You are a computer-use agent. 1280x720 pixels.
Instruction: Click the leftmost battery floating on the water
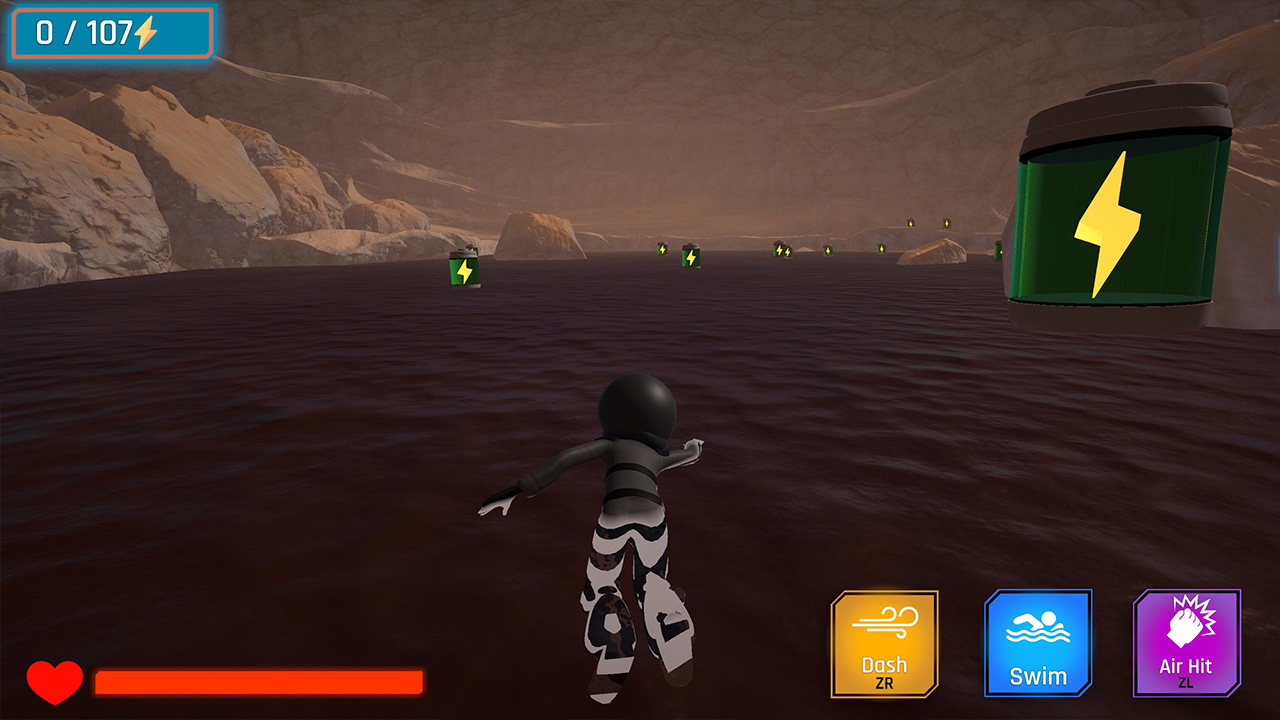(463, 272)
